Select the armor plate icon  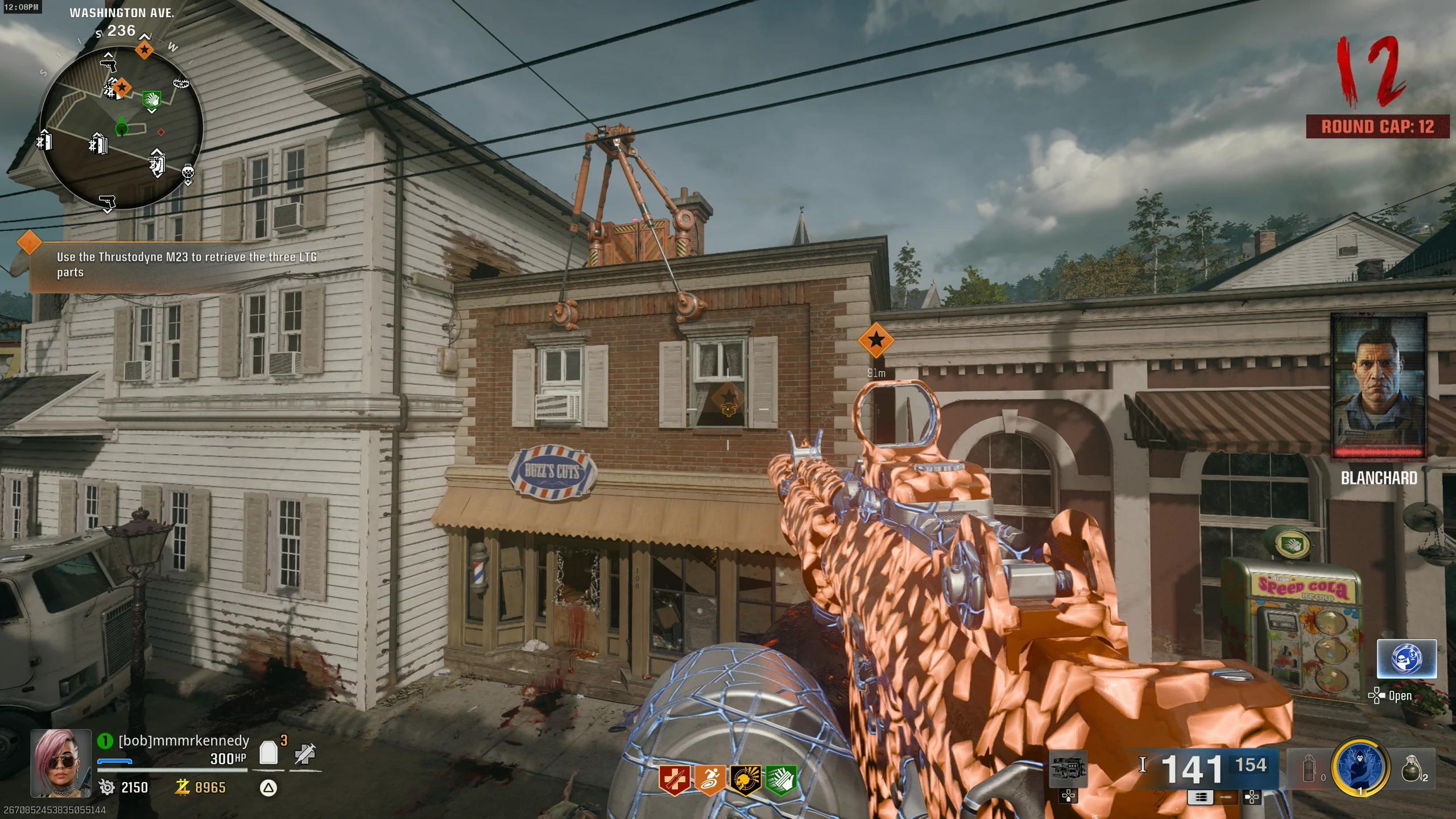[x=268, y=754]
